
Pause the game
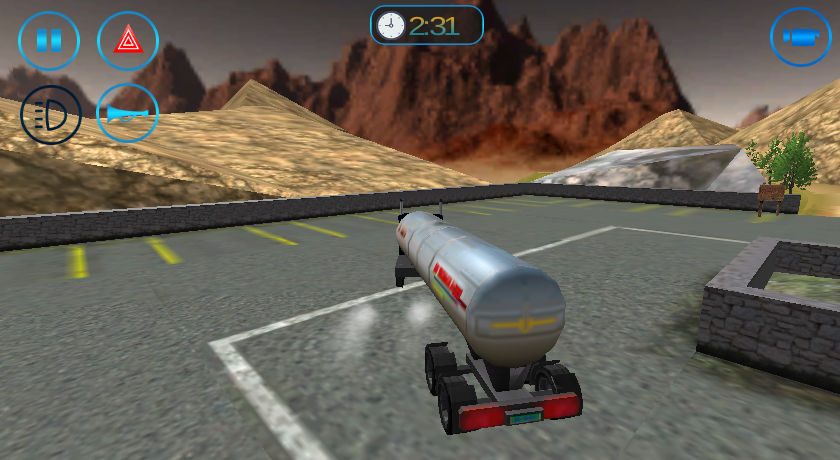(x=49, y=41)
